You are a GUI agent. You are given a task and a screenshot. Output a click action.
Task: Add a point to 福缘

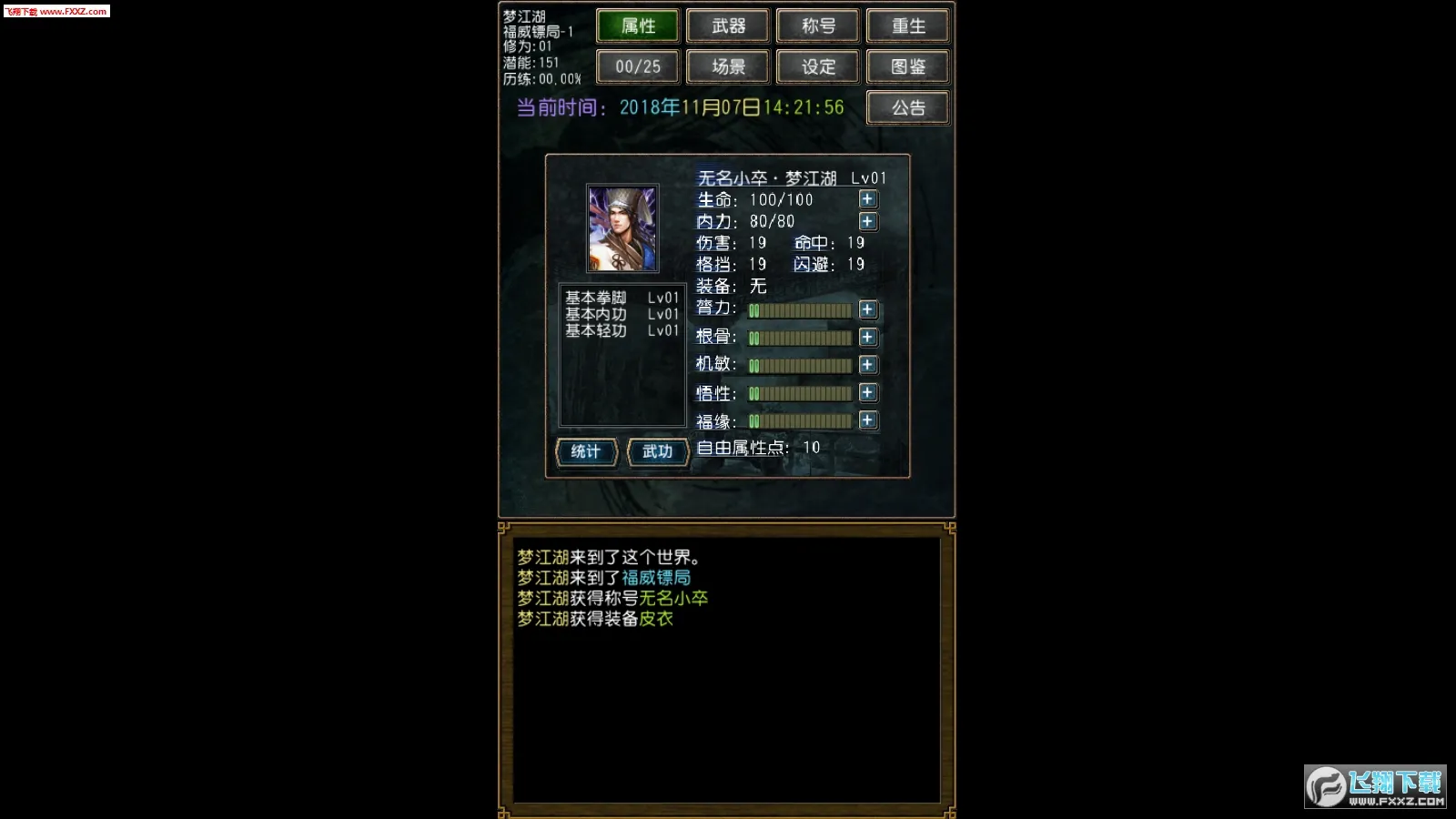click(867, 420)
